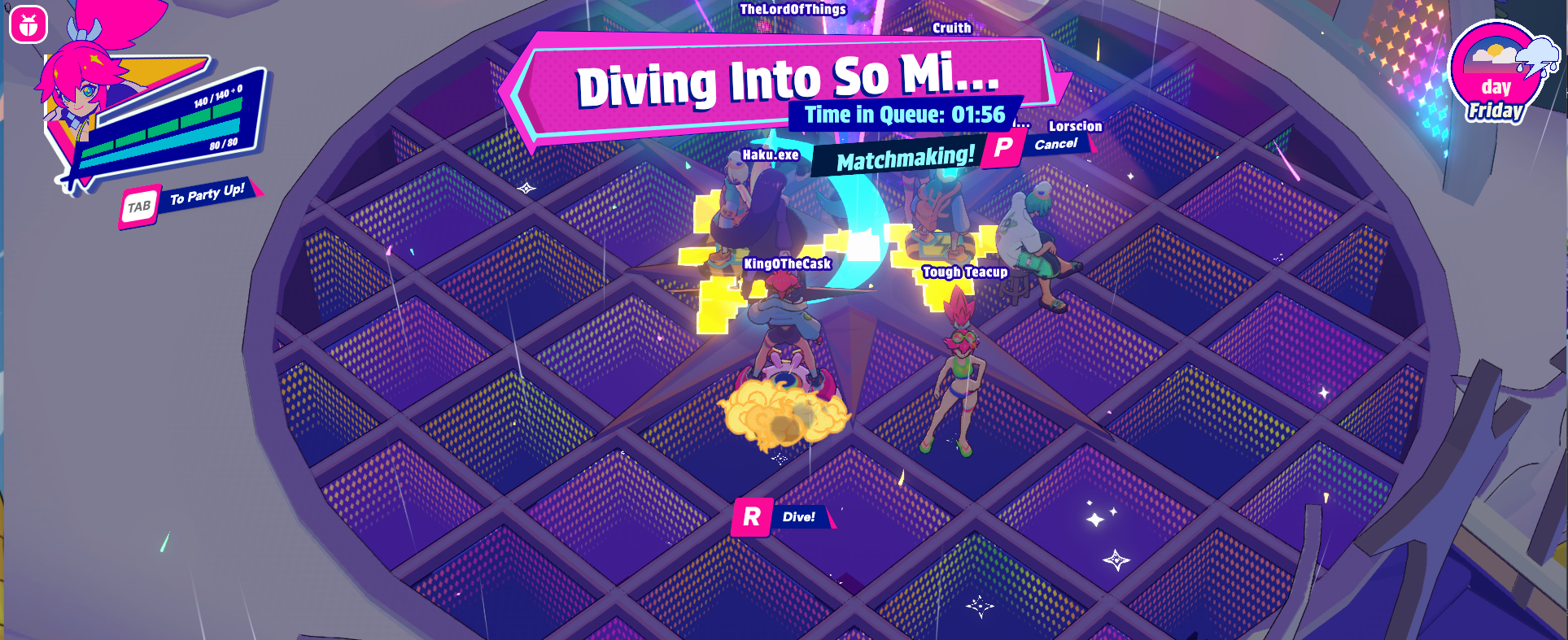Click the R key prompt beside Dive!
The width and height of the screenshot is (1568, 640).
[753, 517]
